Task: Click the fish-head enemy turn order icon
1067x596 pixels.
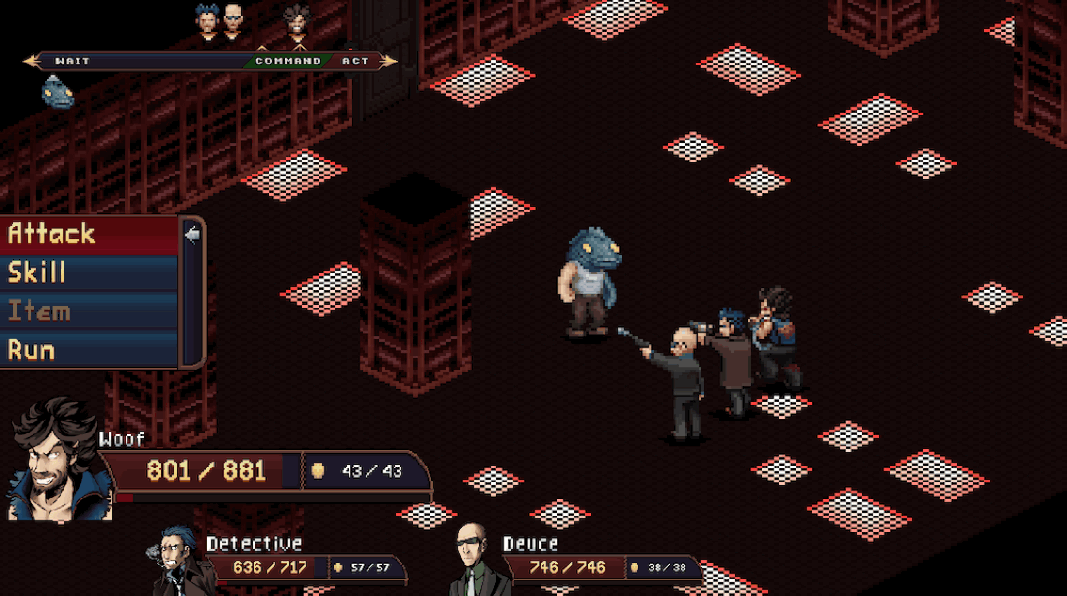Action: 57,92
